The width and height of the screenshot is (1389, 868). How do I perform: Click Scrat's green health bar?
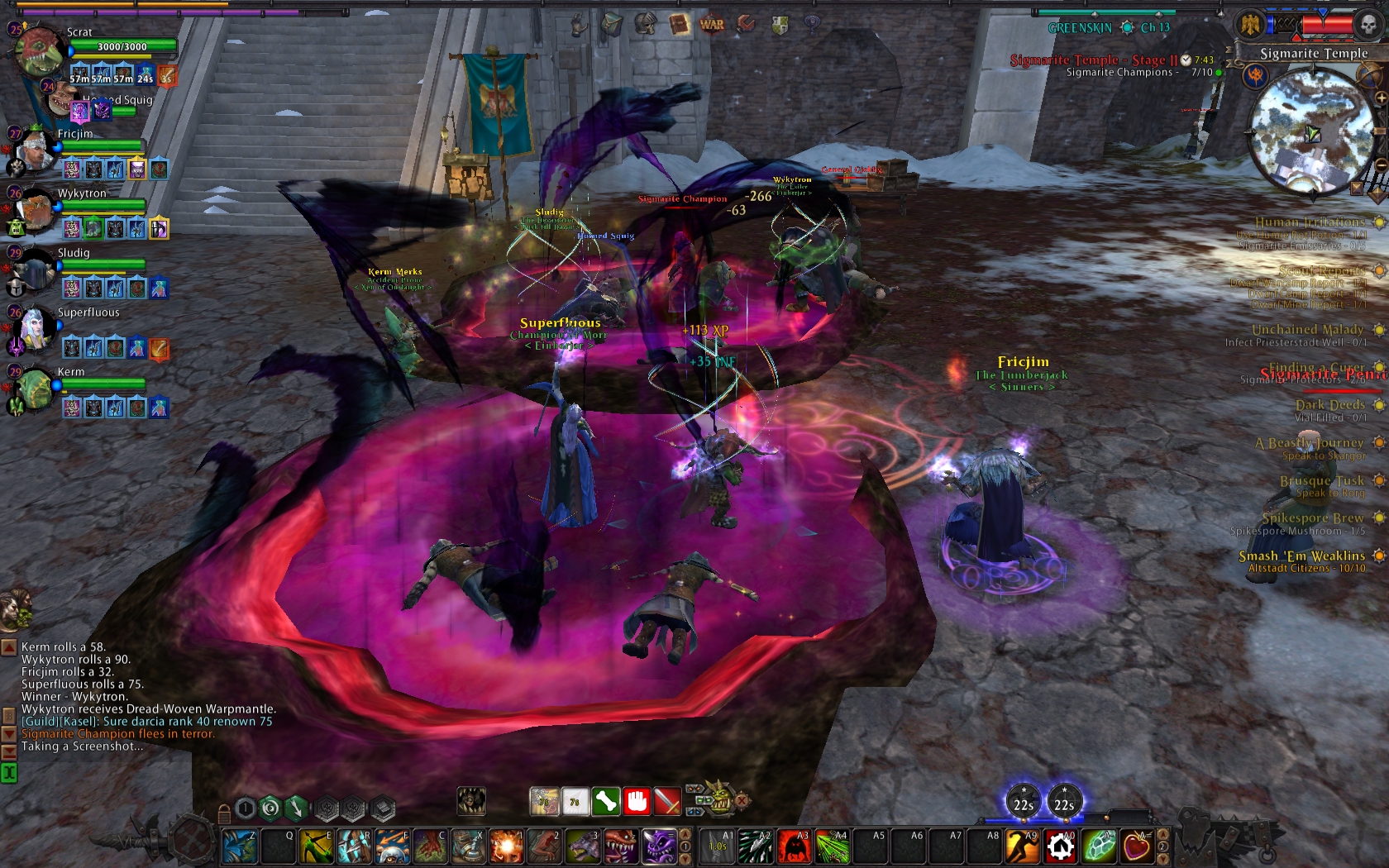tap(122, 47)
